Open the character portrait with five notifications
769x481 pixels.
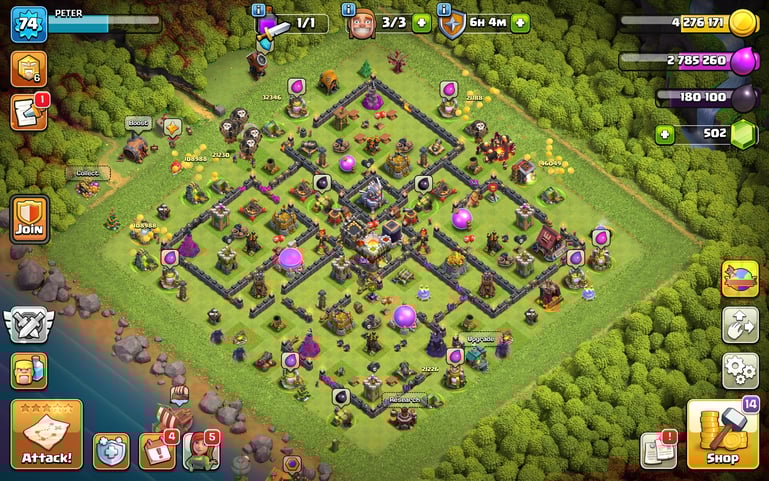point(201,451)
